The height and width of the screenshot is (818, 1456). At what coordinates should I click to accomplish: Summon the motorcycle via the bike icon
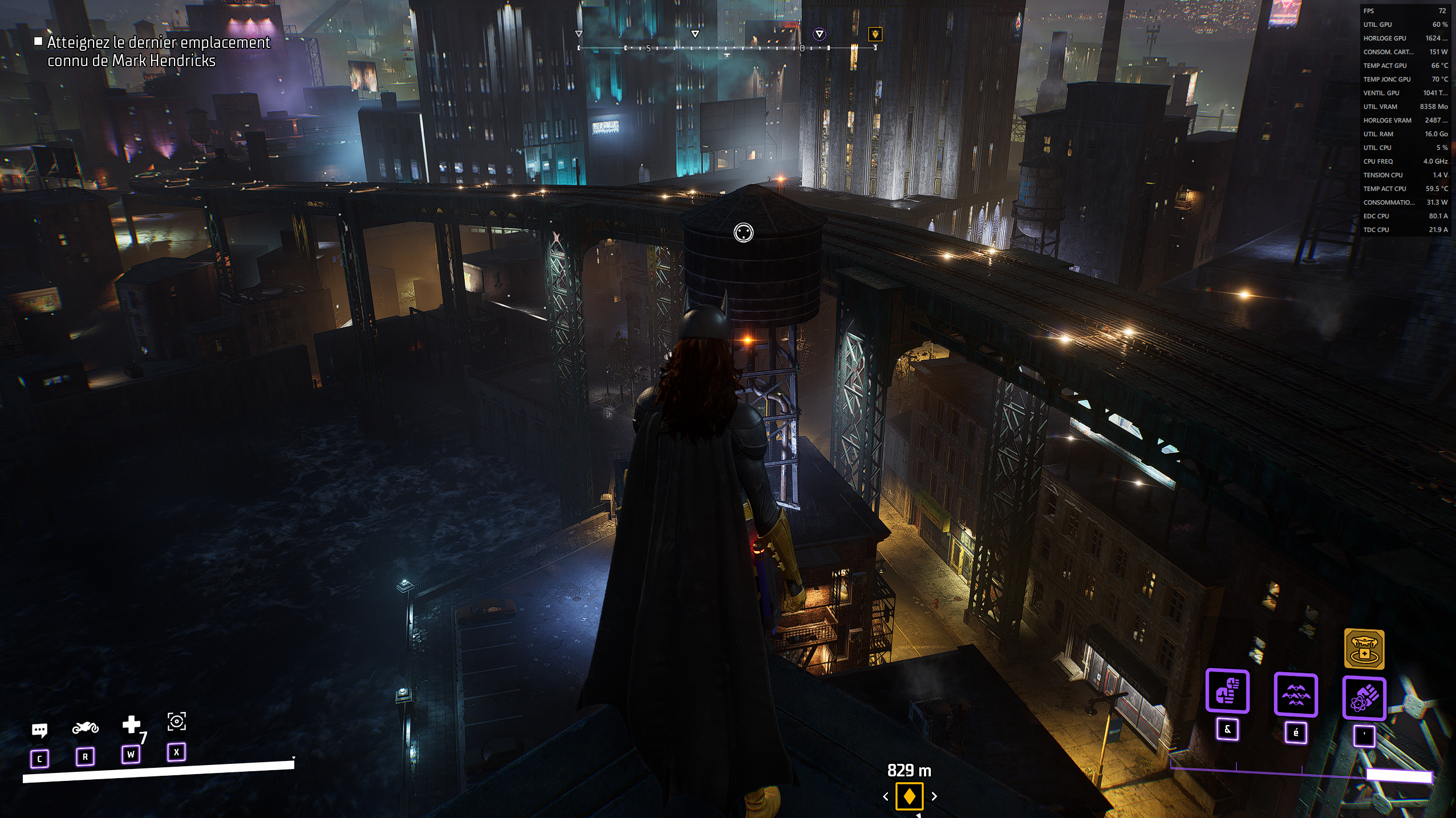click(x=85, y=728)
